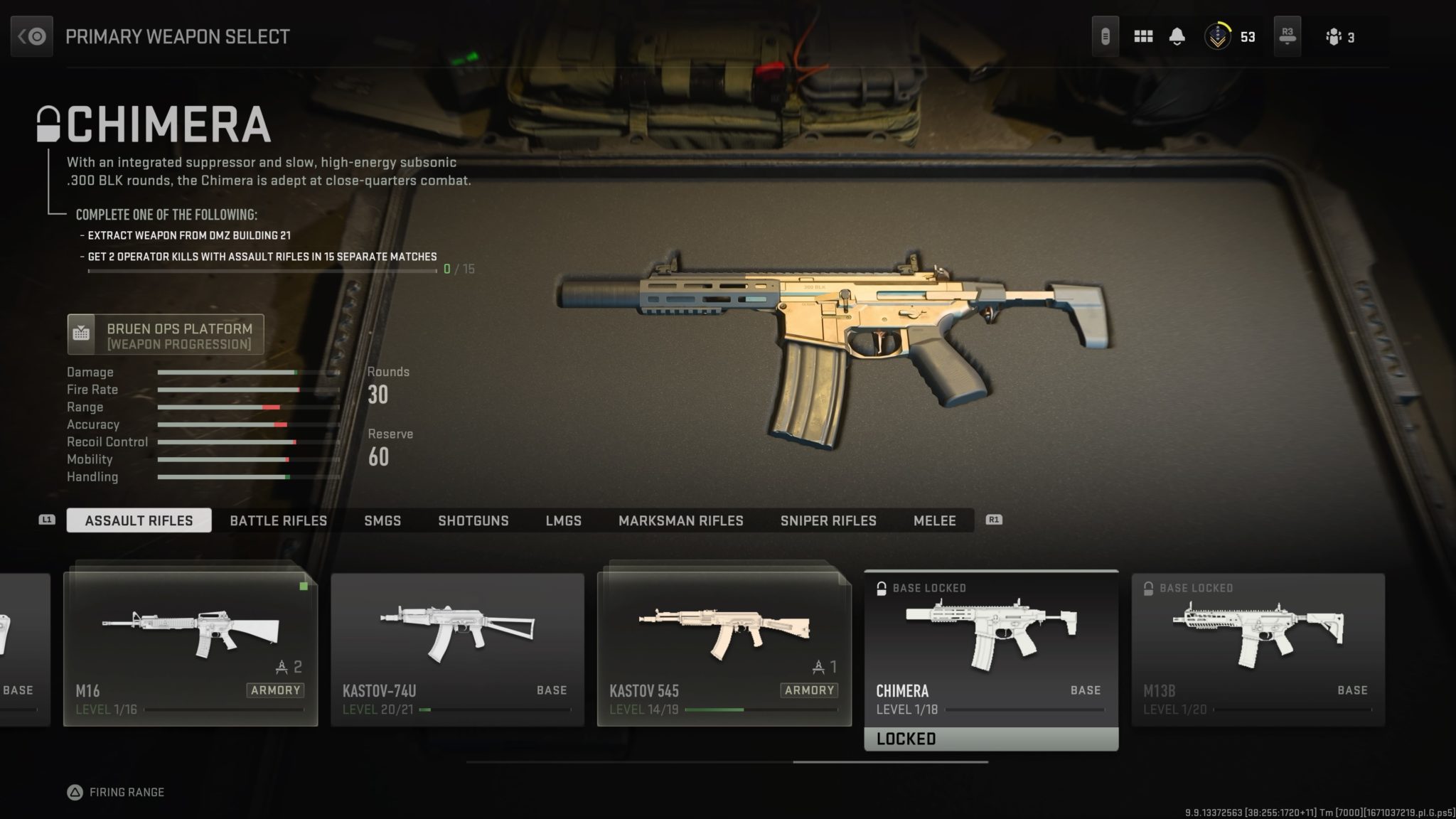Click the rank emblem showing level 53

(1219, 36)
